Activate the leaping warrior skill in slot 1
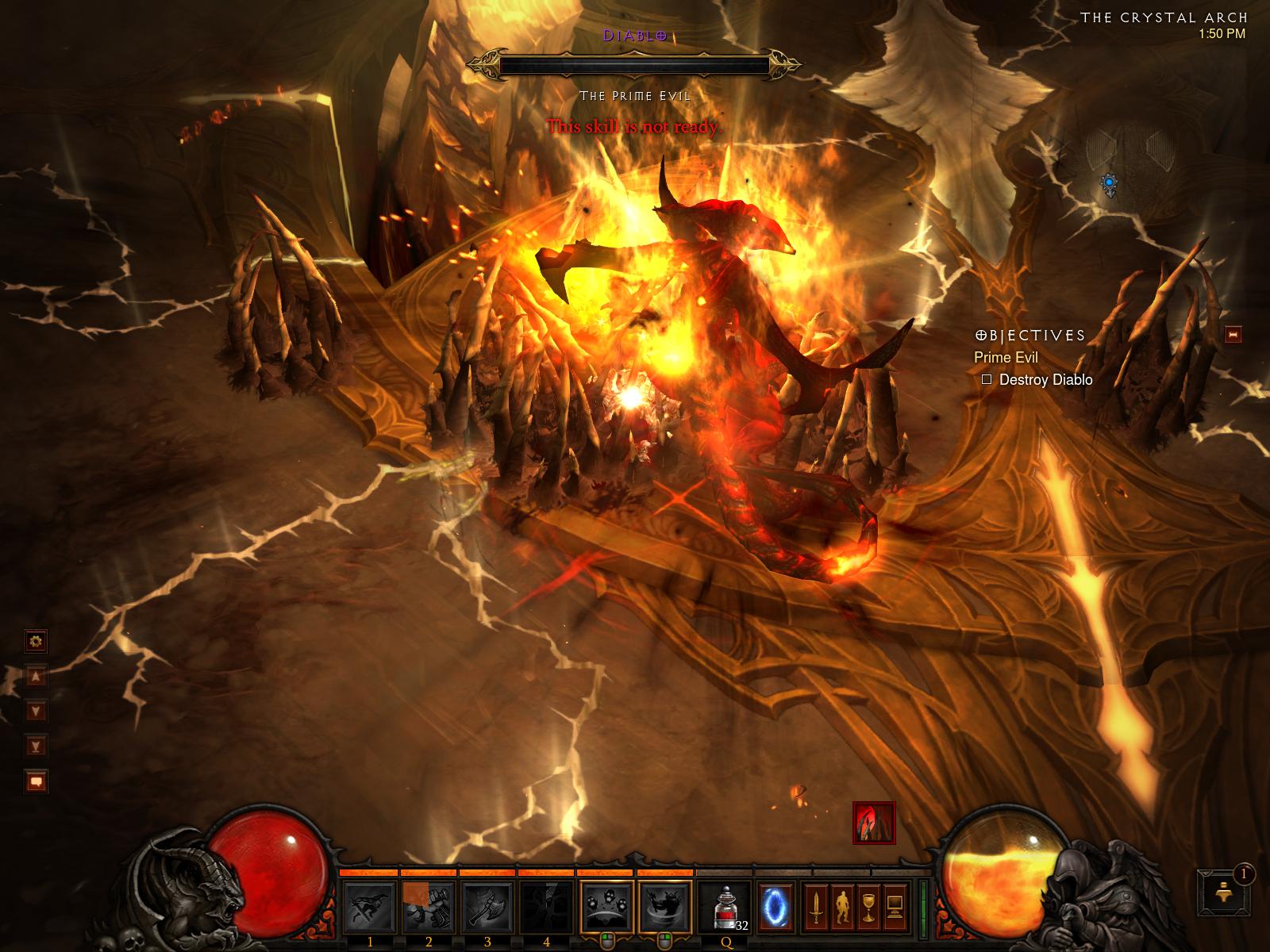This screenshot has height=952, width=1270. 370,906
